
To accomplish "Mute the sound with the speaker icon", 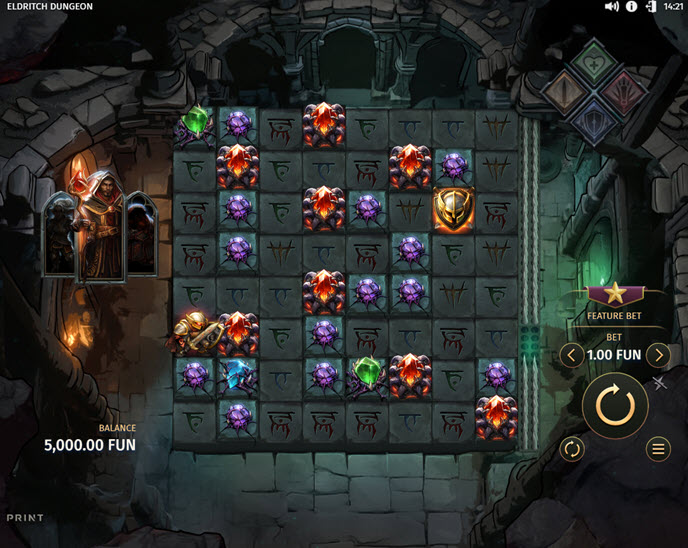I will (612, 7).
